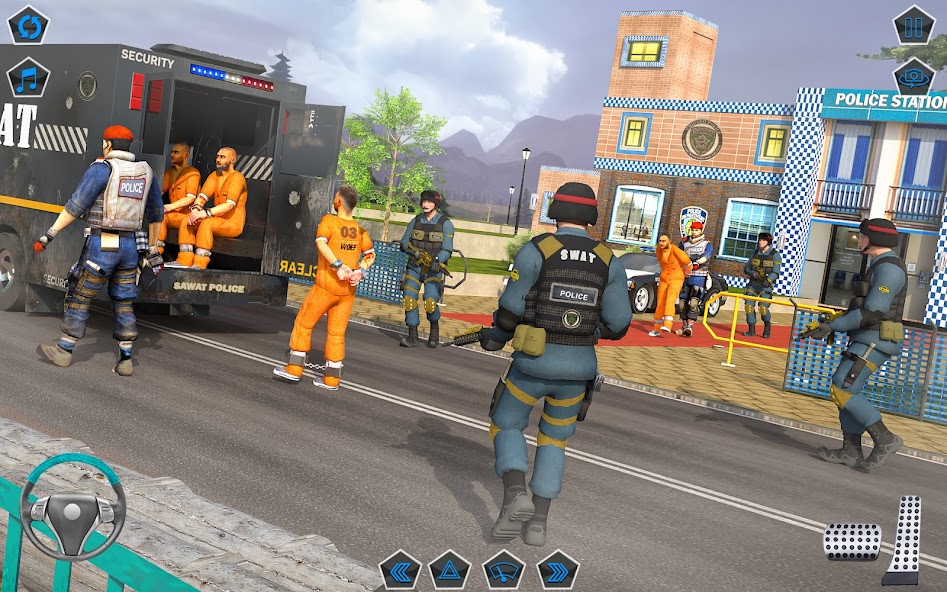Tap the tall accelerator pedal
947x592 pixels.
point(905,538)
